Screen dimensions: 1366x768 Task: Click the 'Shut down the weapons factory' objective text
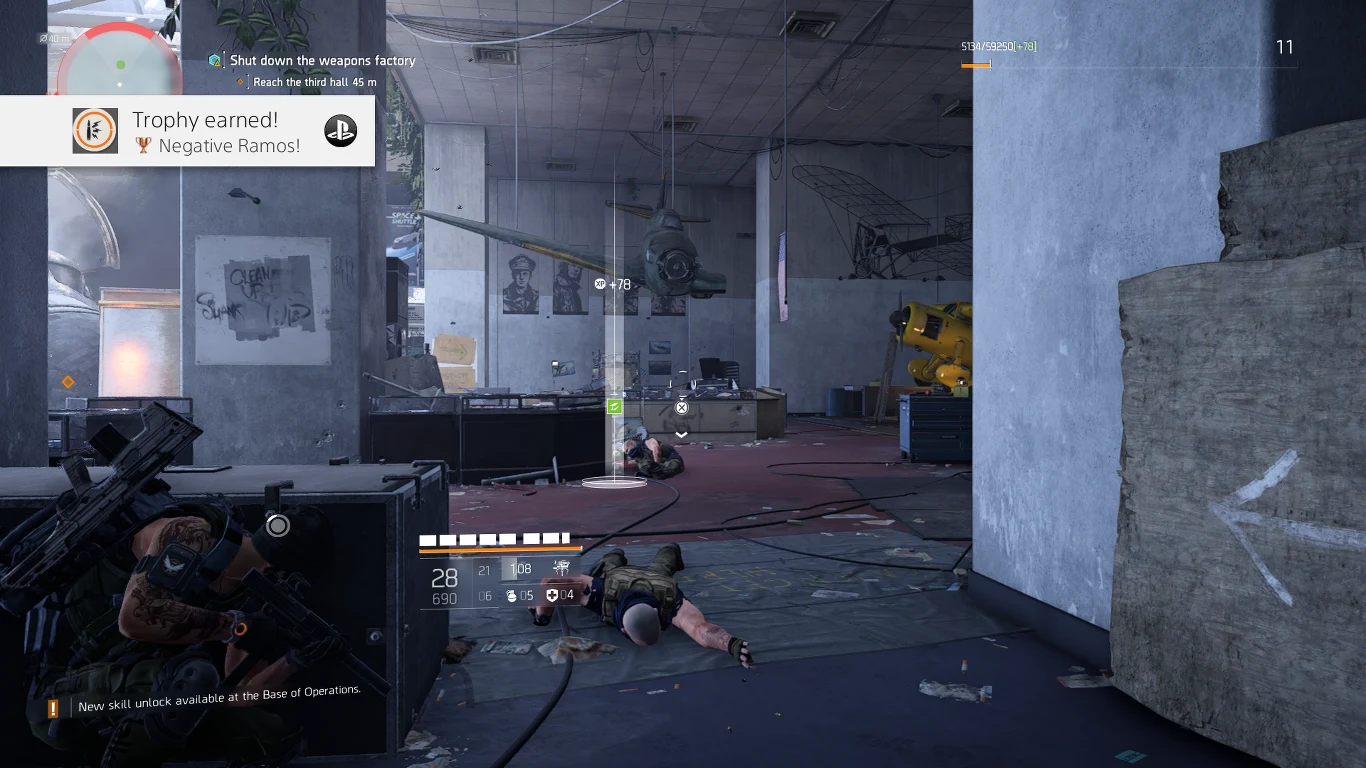(x=322, y=60)
